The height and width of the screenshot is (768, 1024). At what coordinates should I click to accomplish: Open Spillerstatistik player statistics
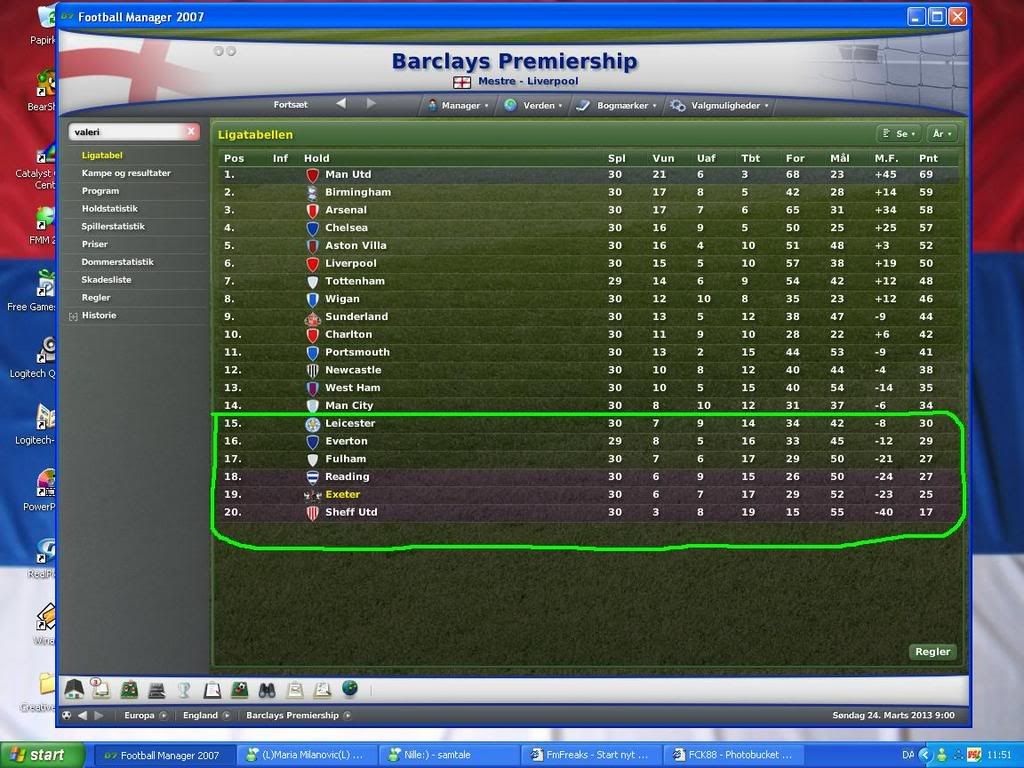tap(113, 227)
